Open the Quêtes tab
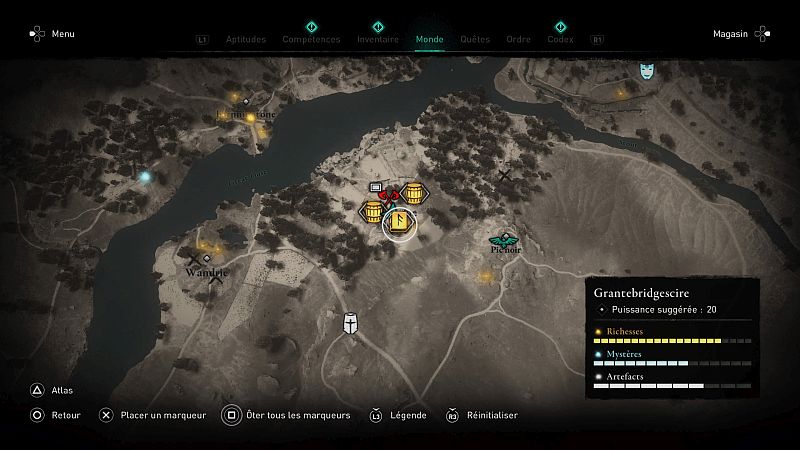 pos(475,40)
